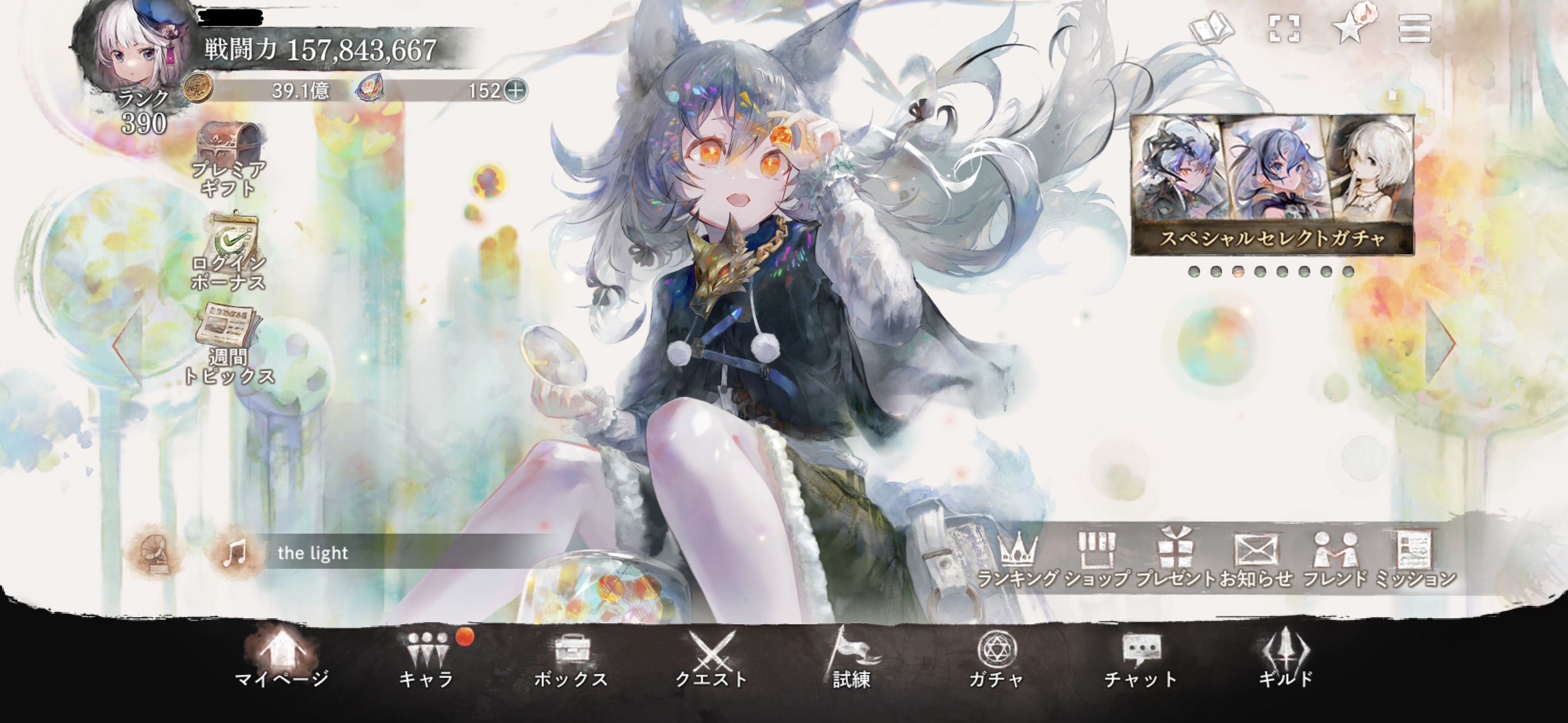Read the 週間トピックス weekly topics newspaper
Image resolution: width=1568 pixels, height=723 pixels.
(228, 344)
